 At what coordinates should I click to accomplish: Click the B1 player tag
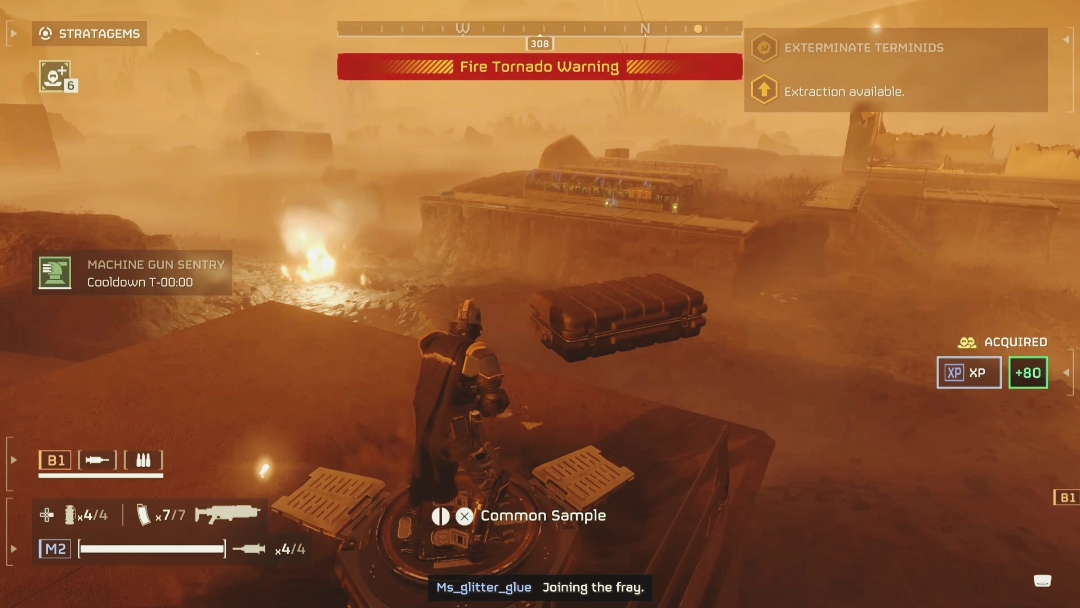(x=55, y=460)
